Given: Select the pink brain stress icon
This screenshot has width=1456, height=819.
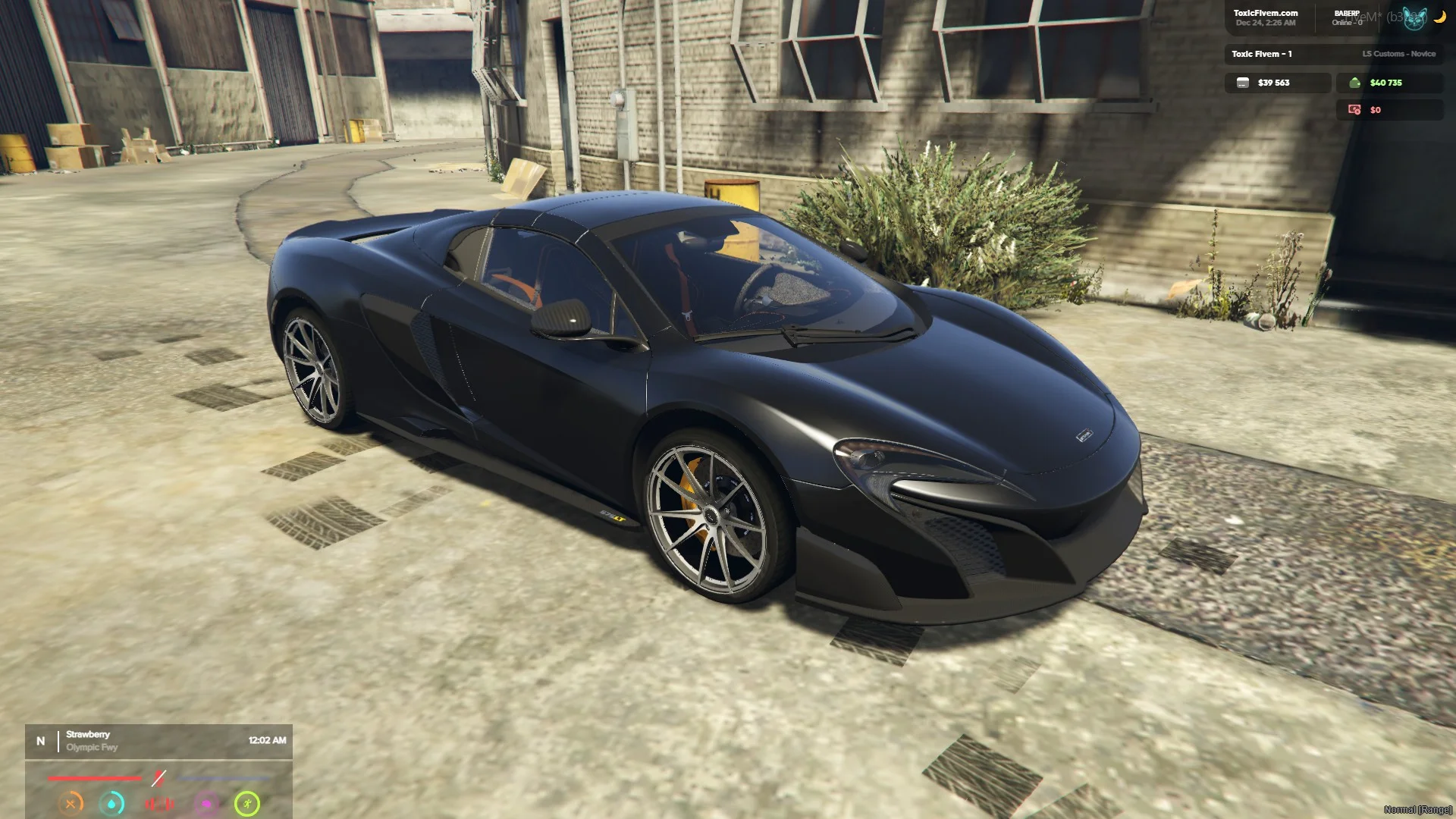Looking at the screenshot, I should click(x=206, y=803).
